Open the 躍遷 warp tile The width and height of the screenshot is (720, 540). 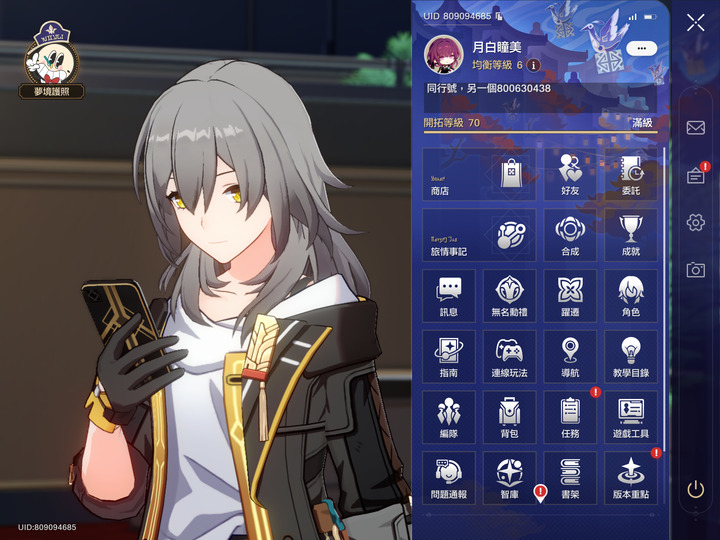coord(569,296)
